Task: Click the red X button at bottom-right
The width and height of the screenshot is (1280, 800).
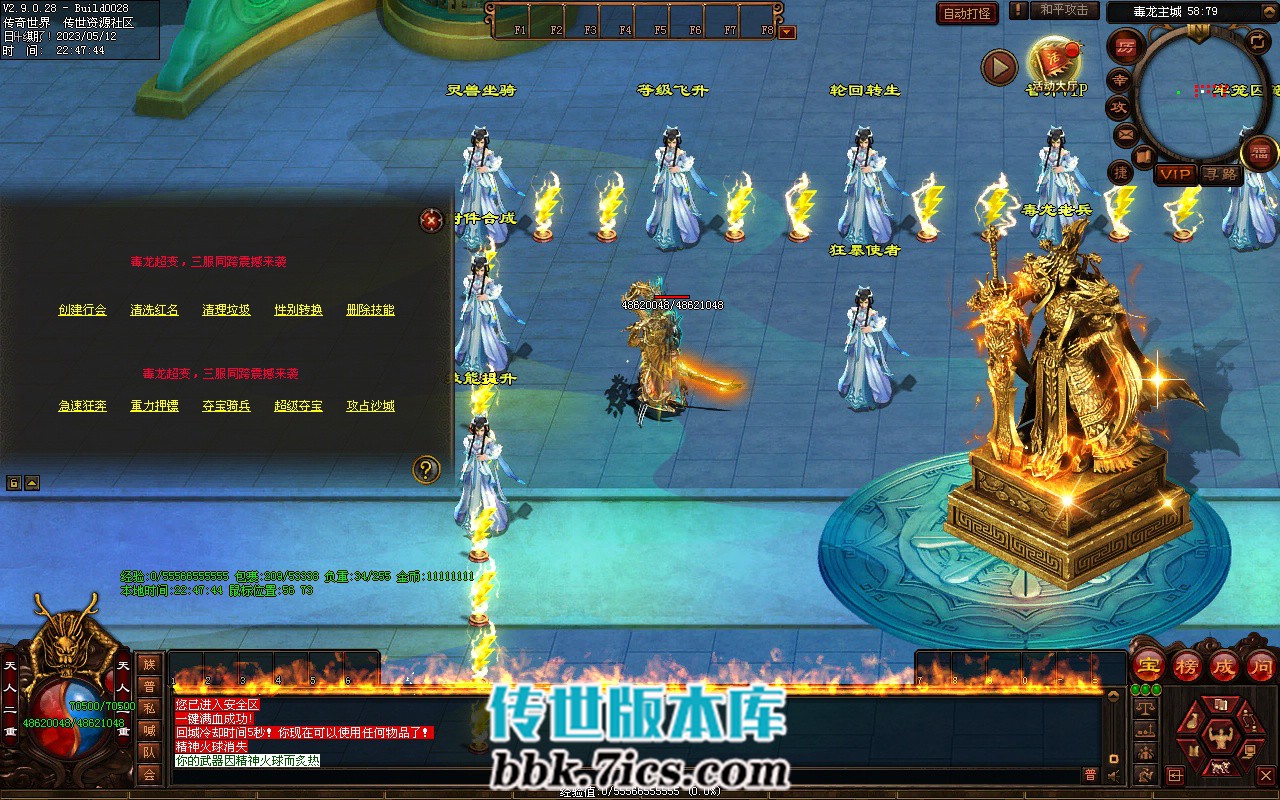Action: [1265, 775]
